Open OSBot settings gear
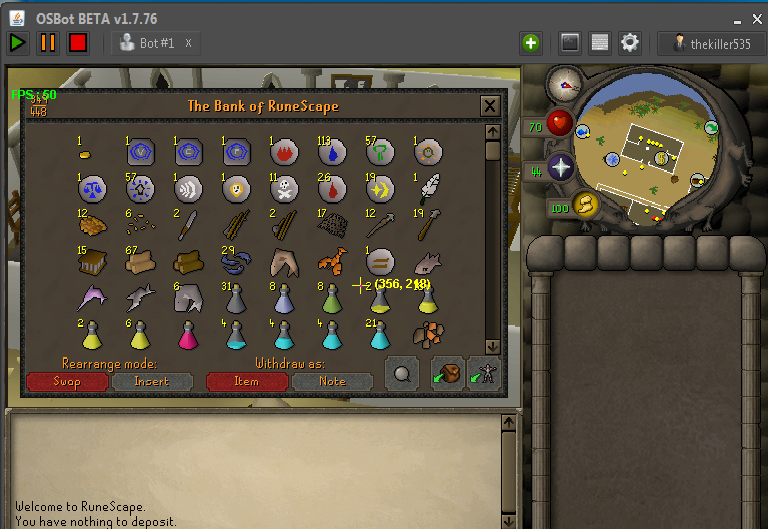Image resolution: width=769 pixels, height=529 pixels. 630,43
